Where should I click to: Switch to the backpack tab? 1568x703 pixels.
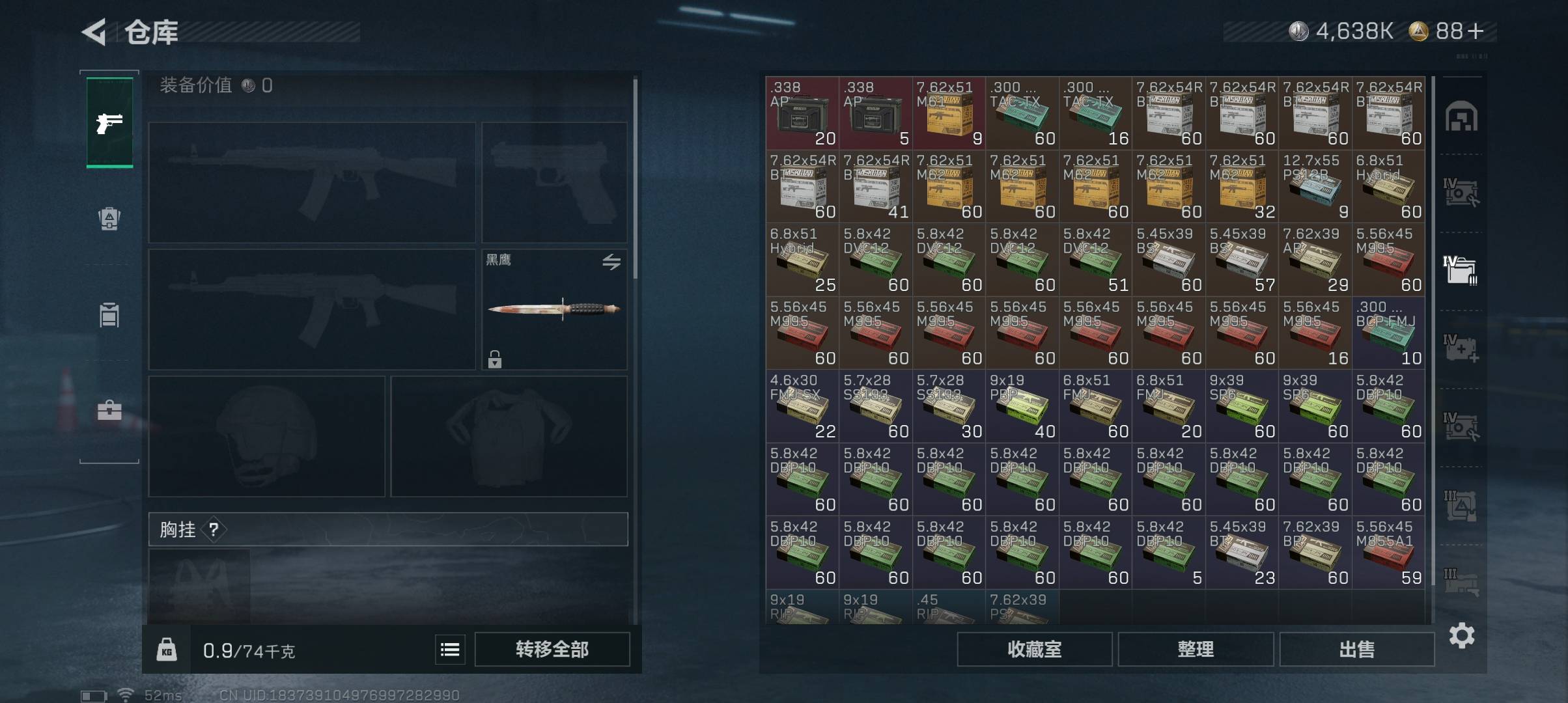click(109, 219)
